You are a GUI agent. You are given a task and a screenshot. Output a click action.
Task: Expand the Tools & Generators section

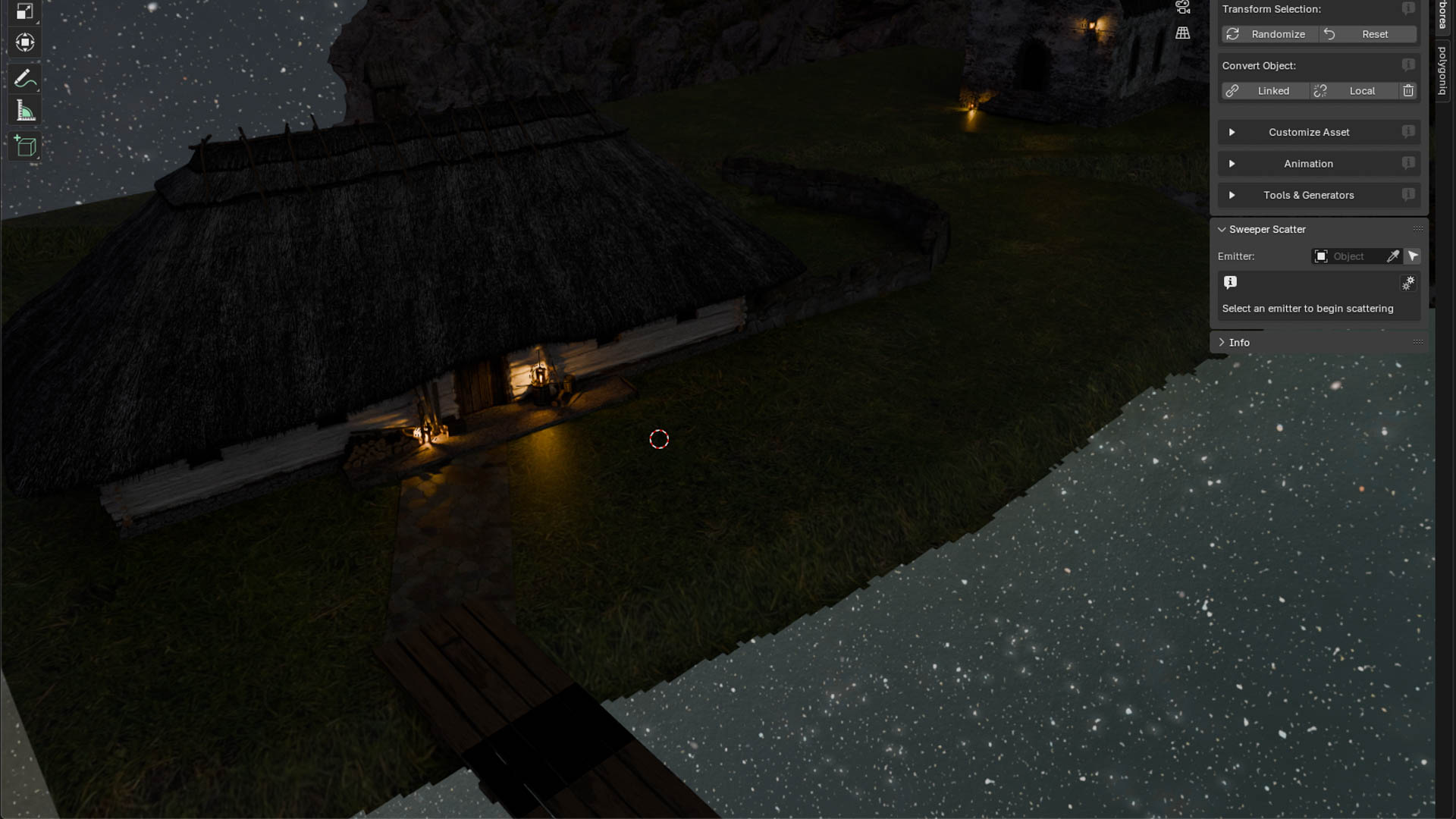(1309, 195)
